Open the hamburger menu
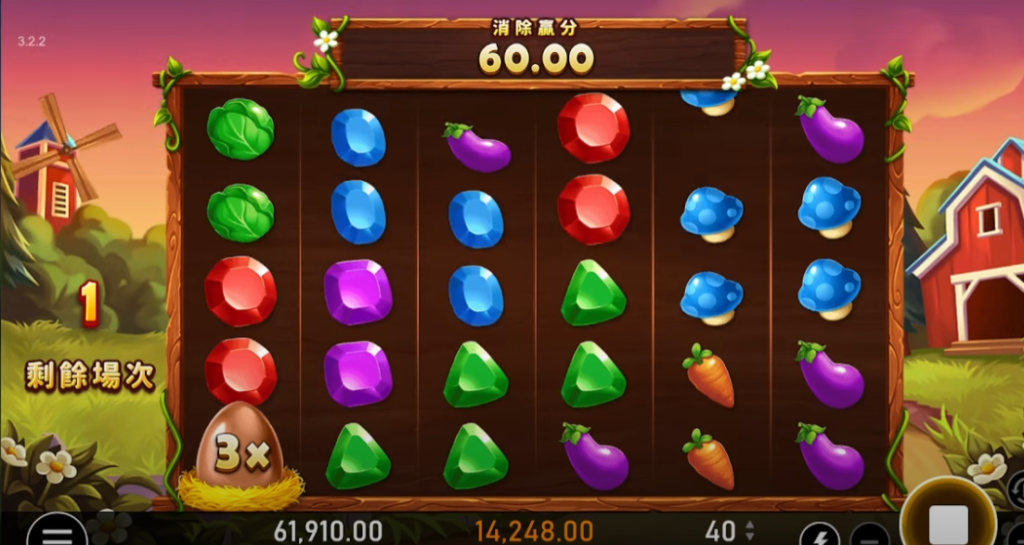 point(56,534)
